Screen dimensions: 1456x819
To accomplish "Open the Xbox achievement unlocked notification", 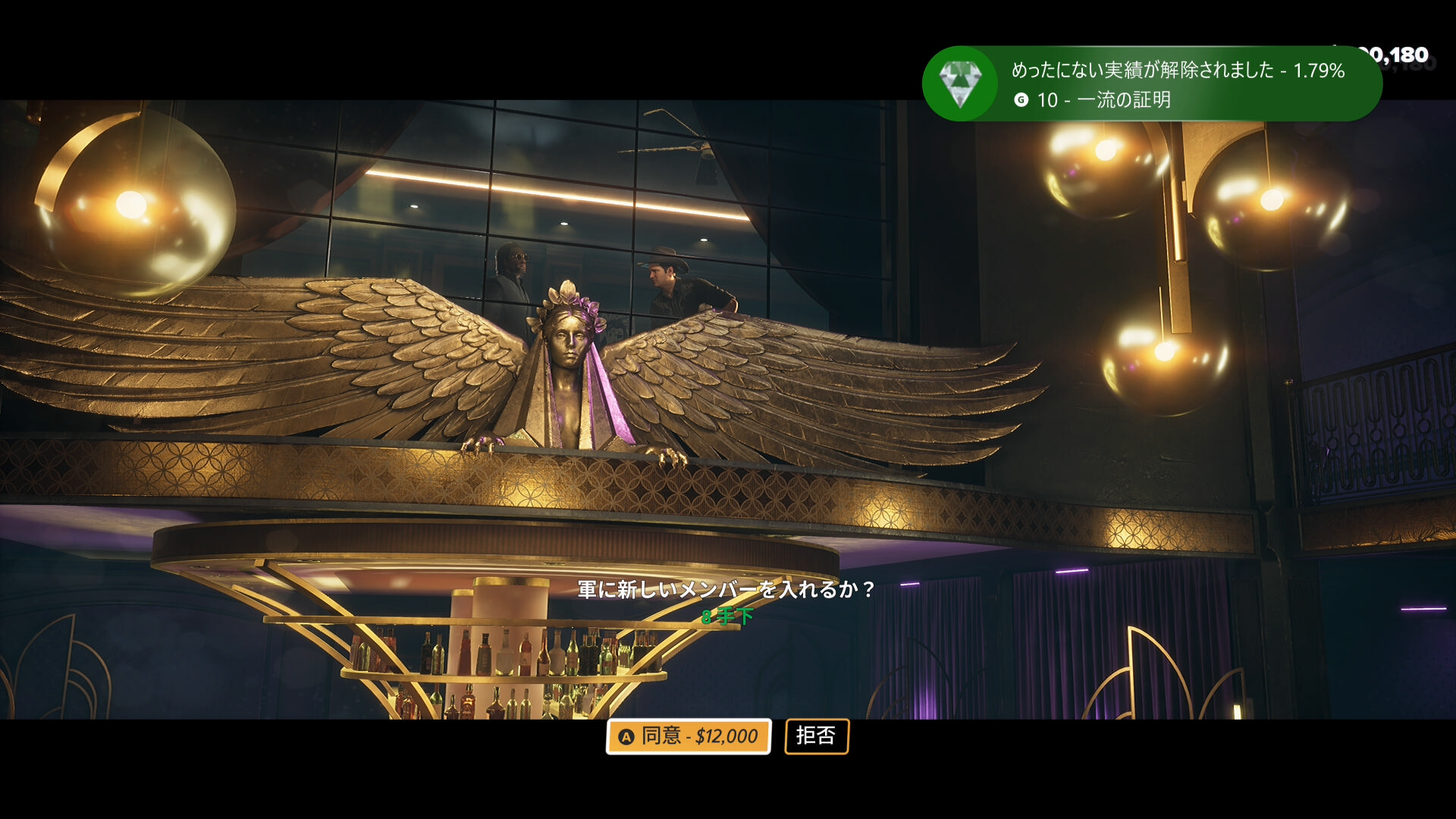I will point(1151,84).
